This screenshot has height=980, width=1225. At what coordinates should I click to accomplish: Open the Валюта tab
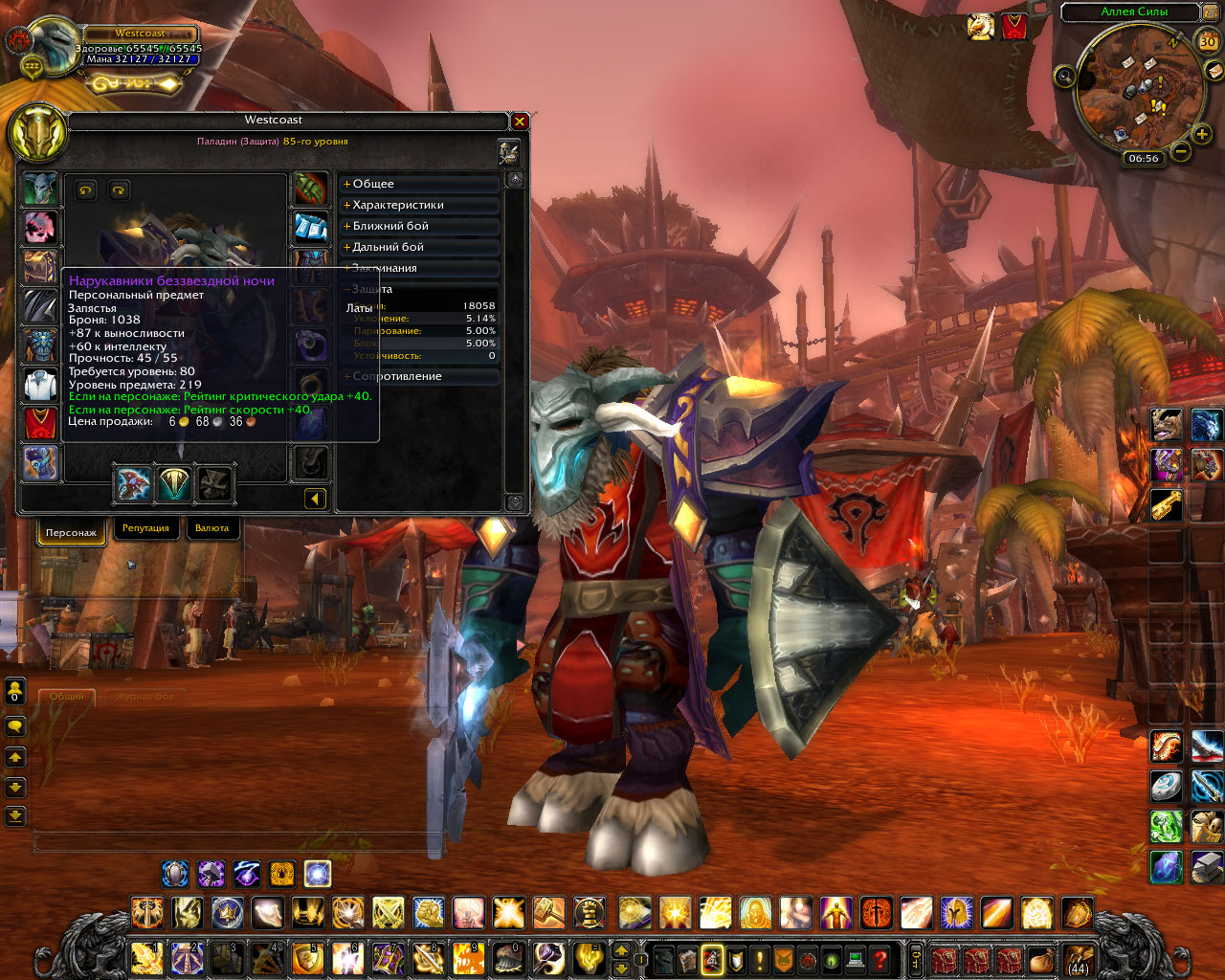pyautogui.click(x=212, y=528)
